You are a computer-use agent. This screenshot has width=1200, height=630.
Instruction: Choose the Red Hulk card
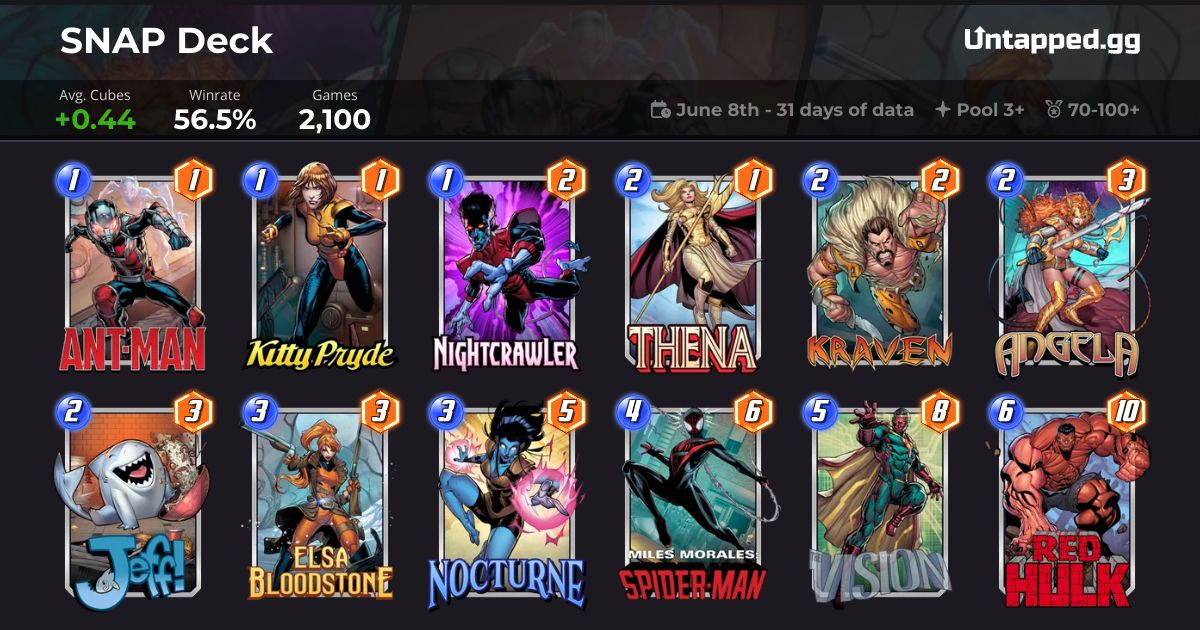(1066, 500)
